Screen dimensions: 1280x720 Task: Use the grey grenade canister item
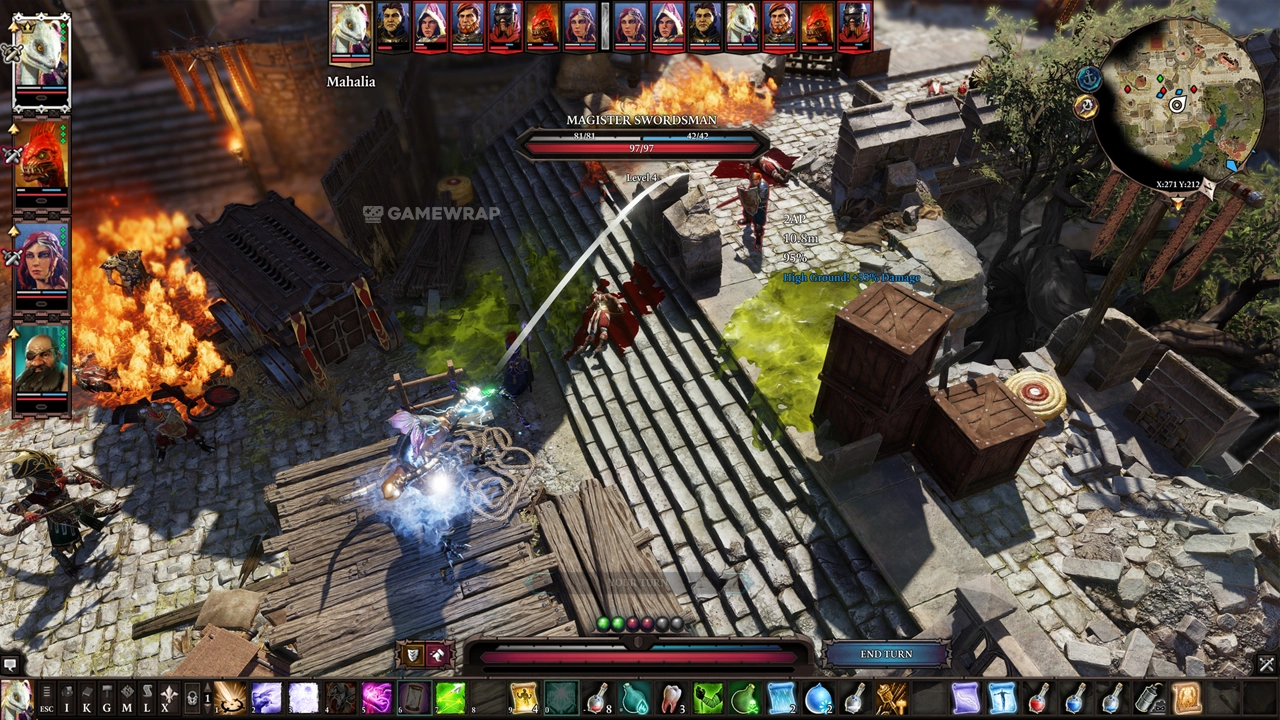click(x=1149, y=698)
